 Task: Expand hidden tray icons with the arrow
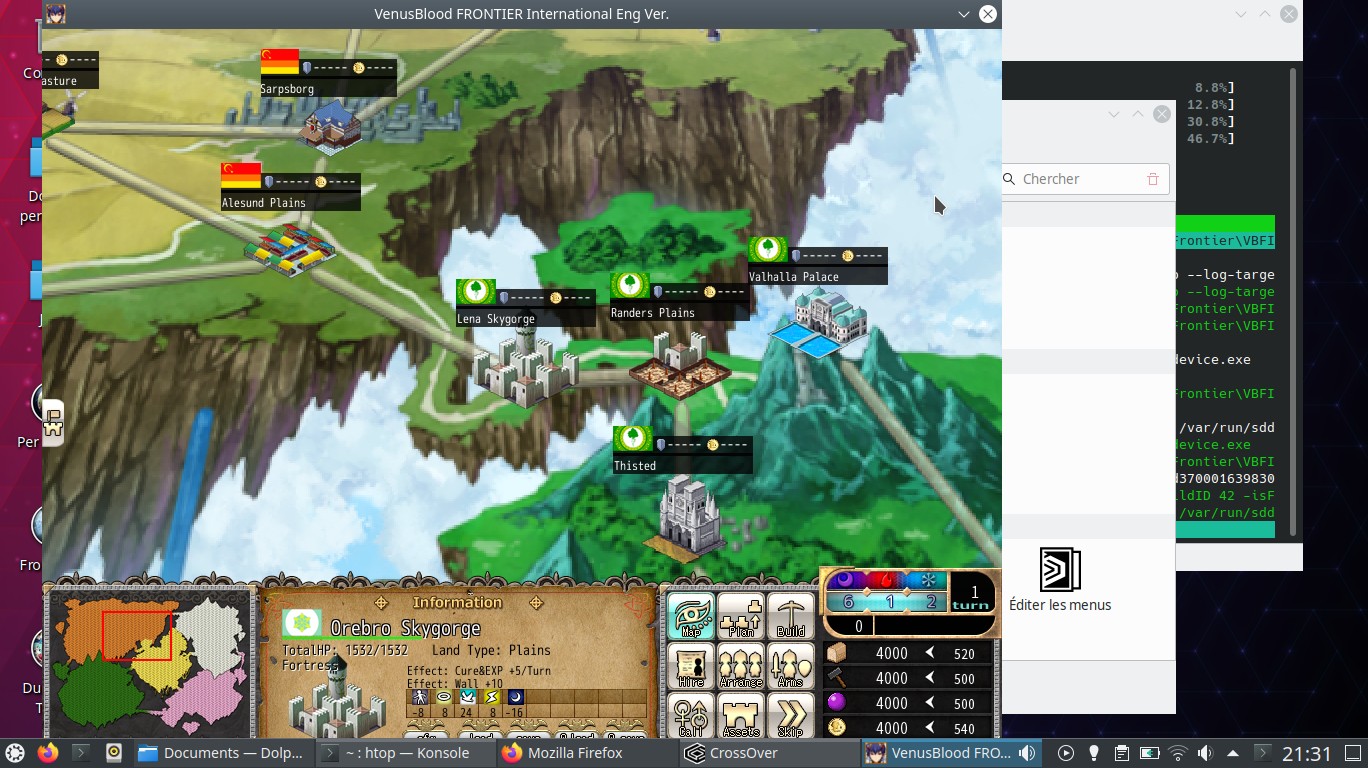pyautogui.click(x=1235, y=753)
